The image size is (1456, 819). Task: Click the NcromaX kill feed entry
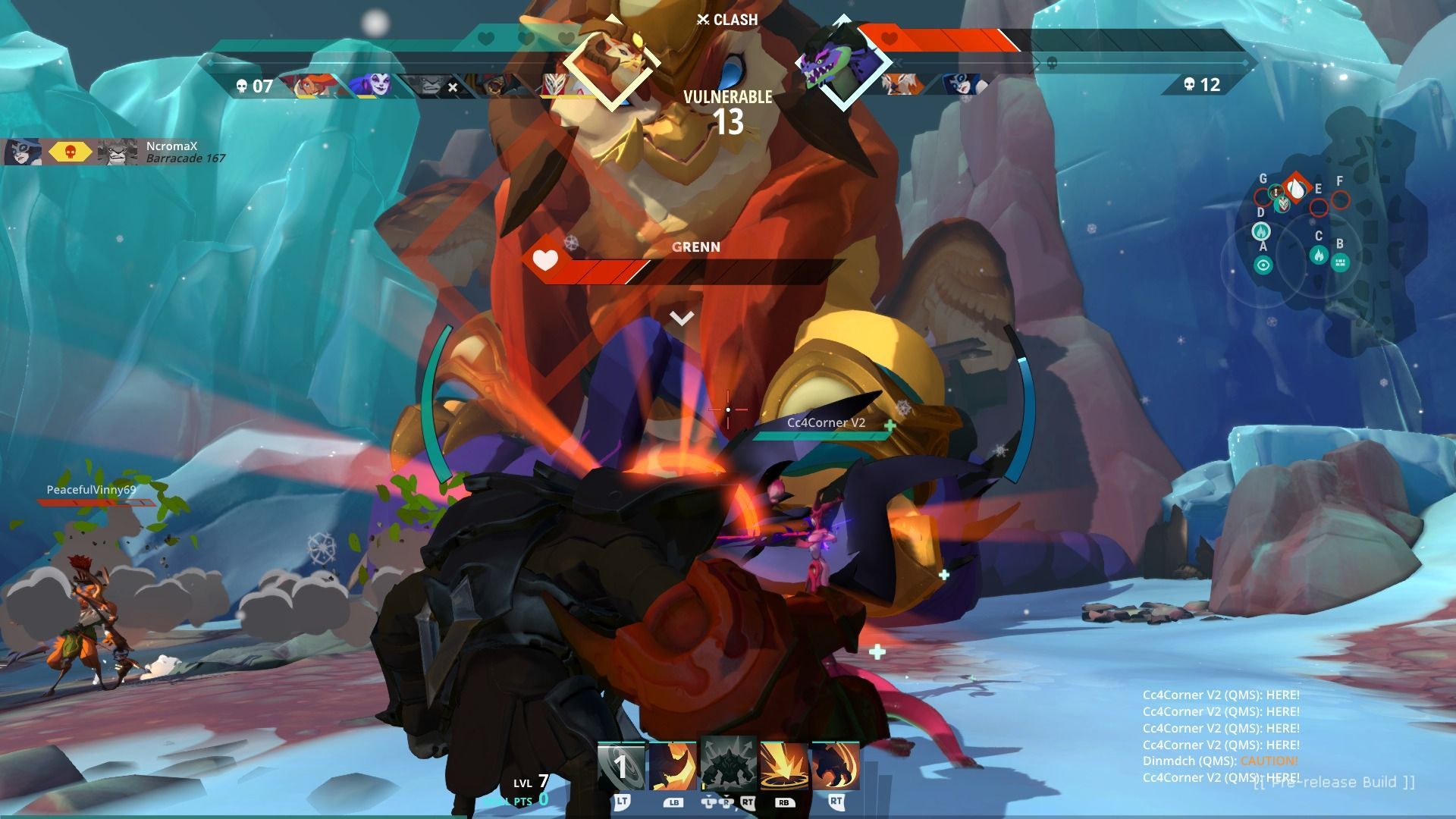[x=114, y=152]
